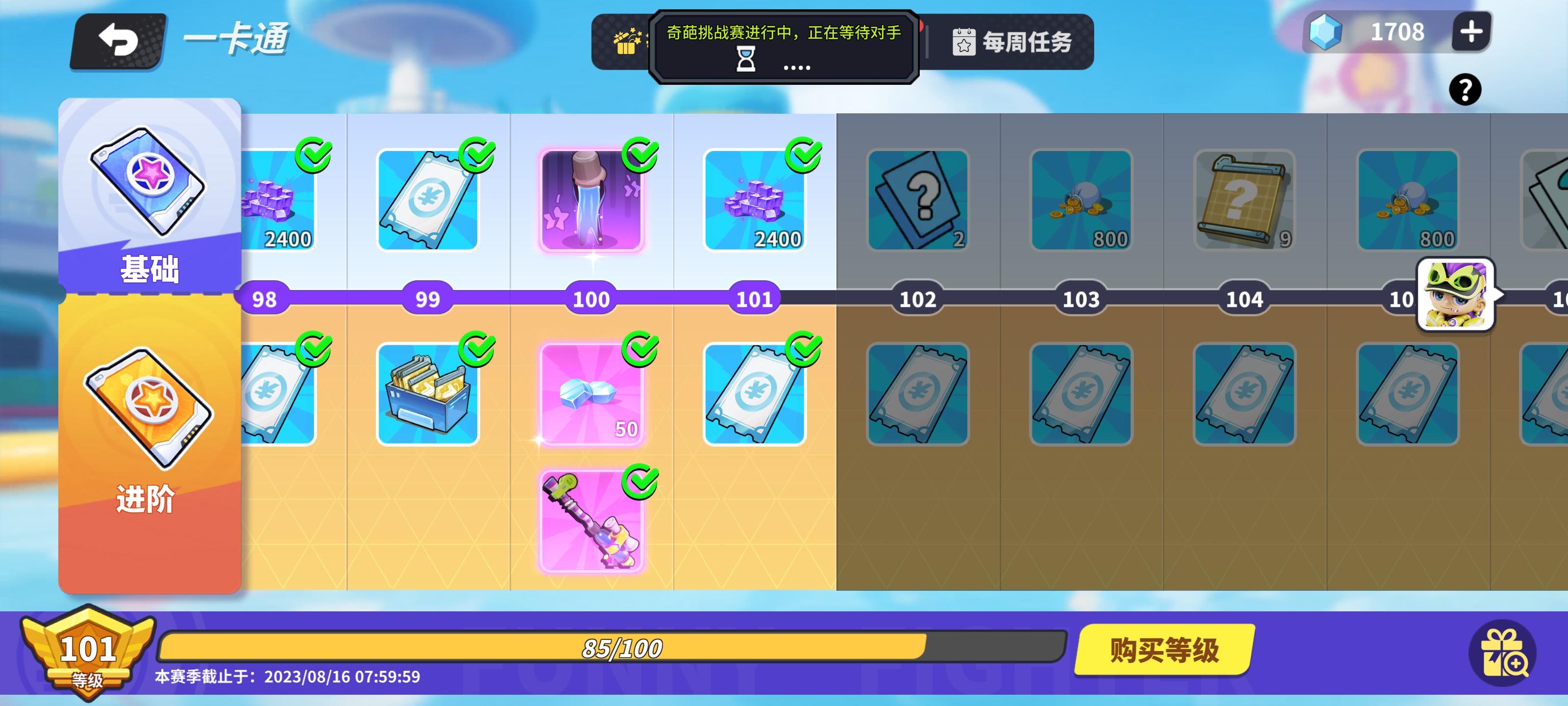Open the help question mark icon
This screenshot has height=706, width=1568.
click(1466, 90)
